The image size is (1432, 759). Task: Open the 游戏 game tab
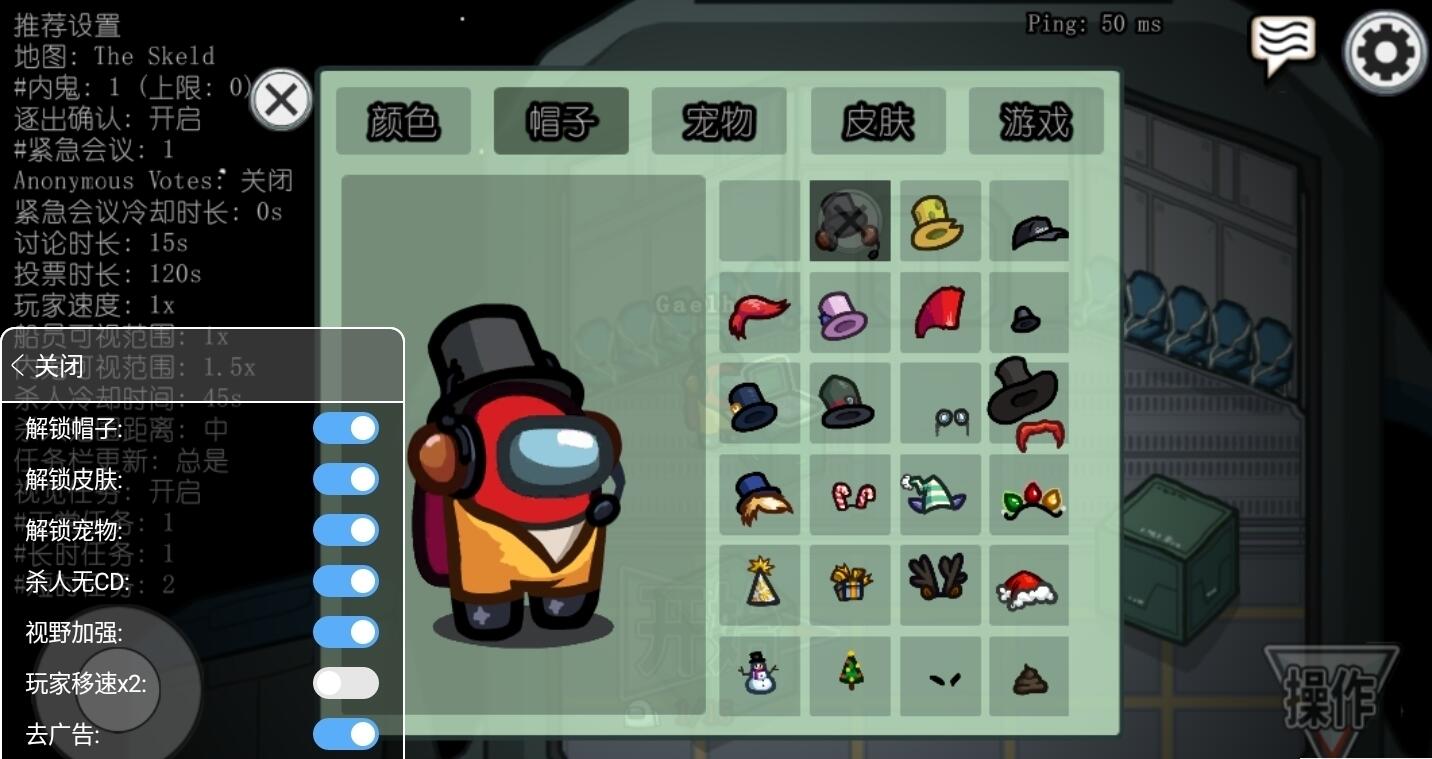(1035, 121)
